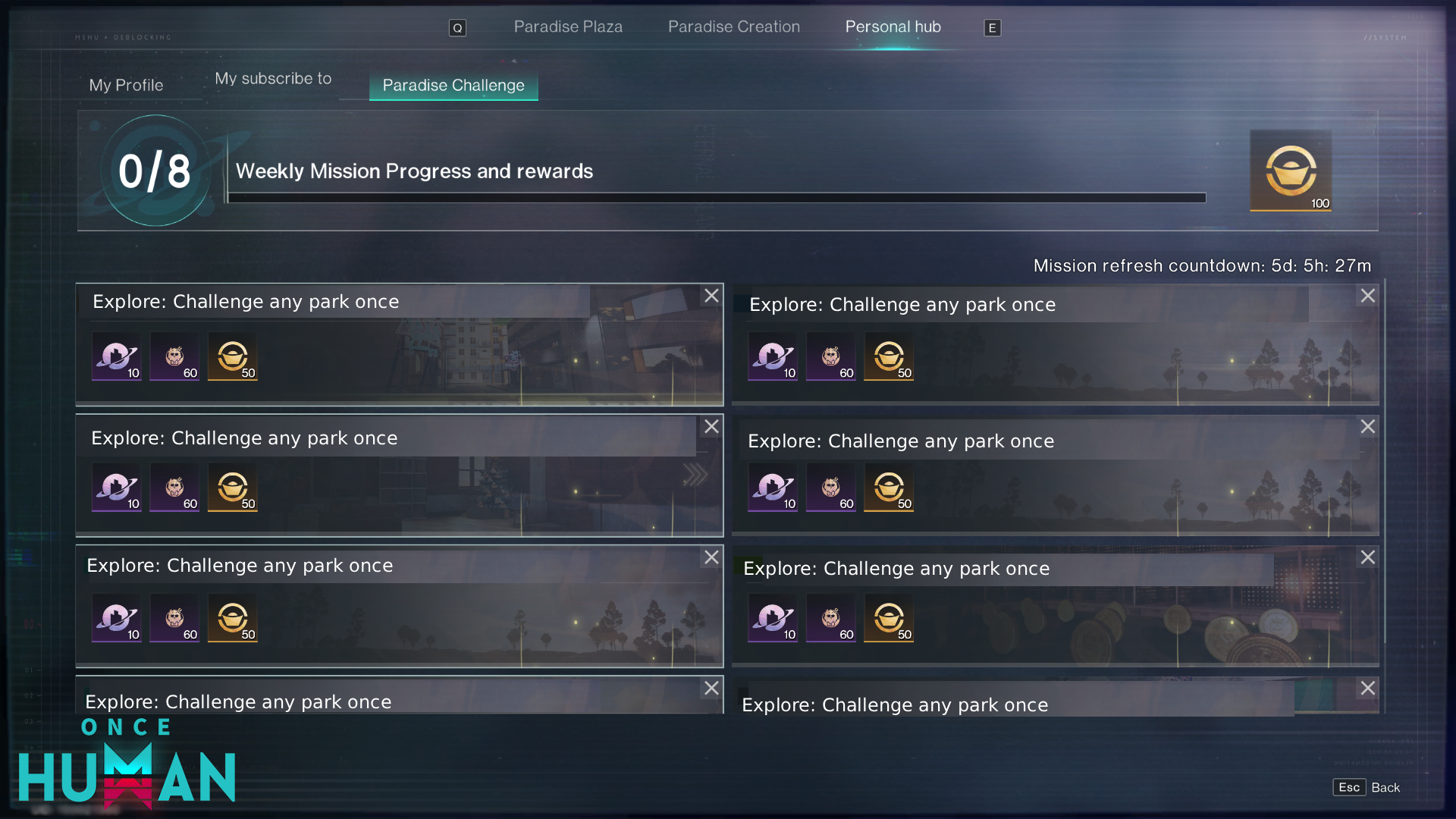Navigate to Paradise Plaza
Viewport: 1456px width, 819px height.
point(567,27)
